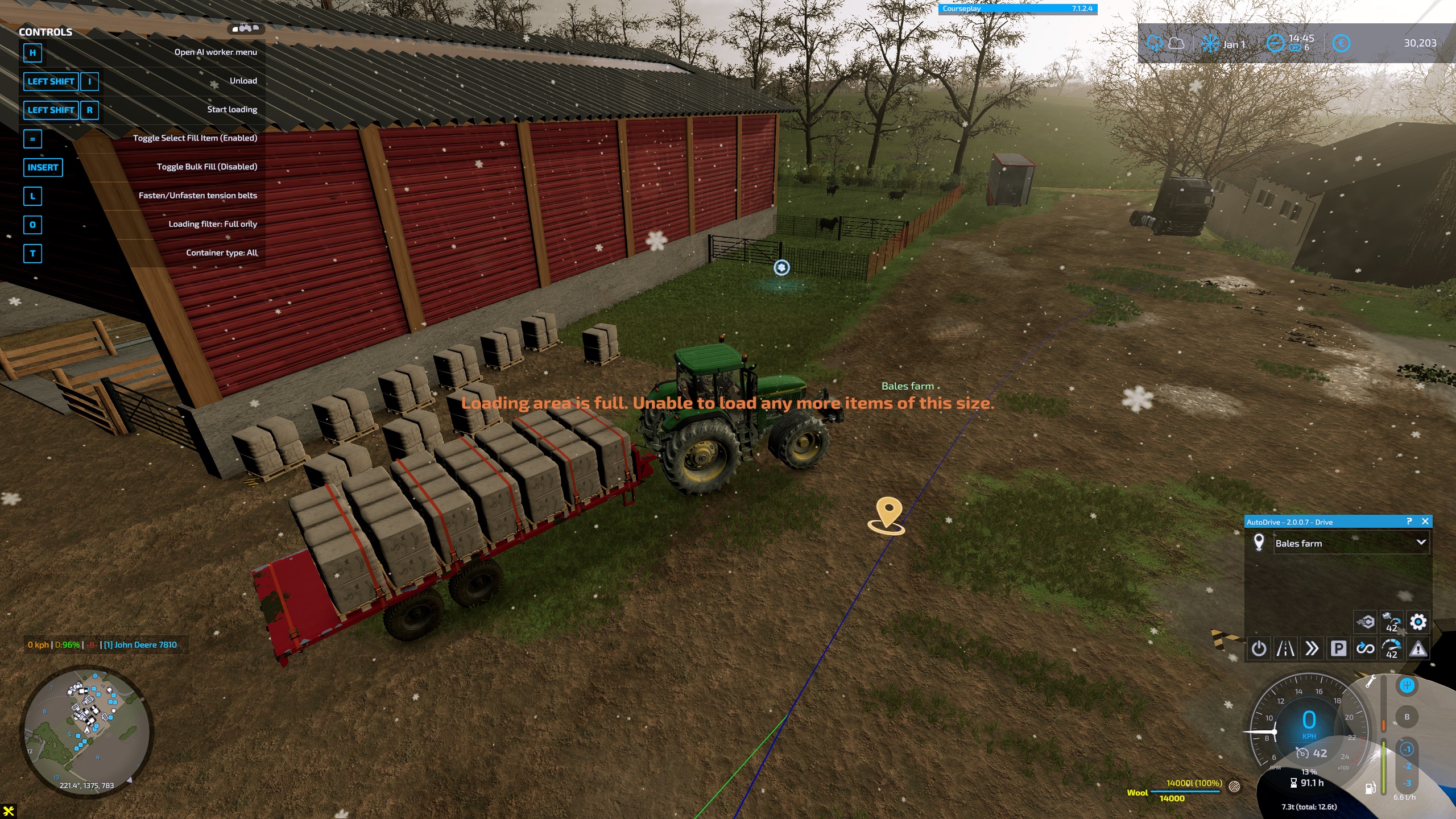Open AutoDrive help with the question mark
Image resolution: width=1456 pixels, height=819 pixels.
pyautogui.click(x=1409, y=522)
